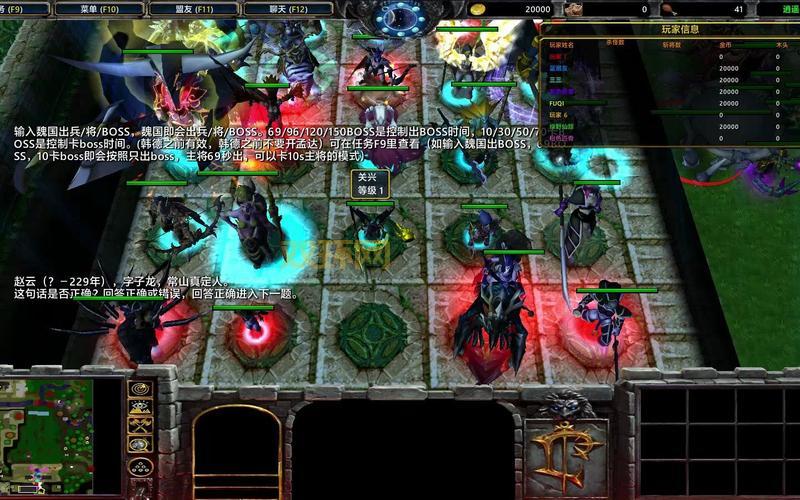The width and height of the screenshot is (800, 500).
Task: Select the FUQI row in the player list
Action: click(558, 102)
